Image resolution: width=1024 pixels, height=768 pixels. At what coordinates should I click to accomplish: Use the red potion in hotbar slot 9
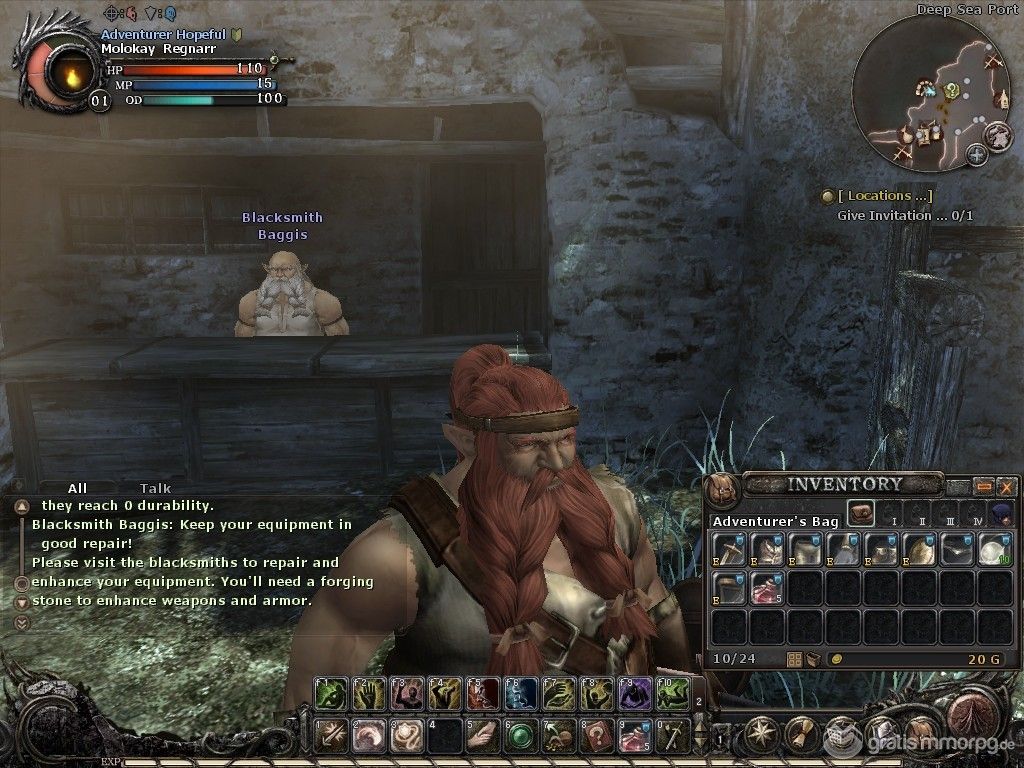[635, 735]
